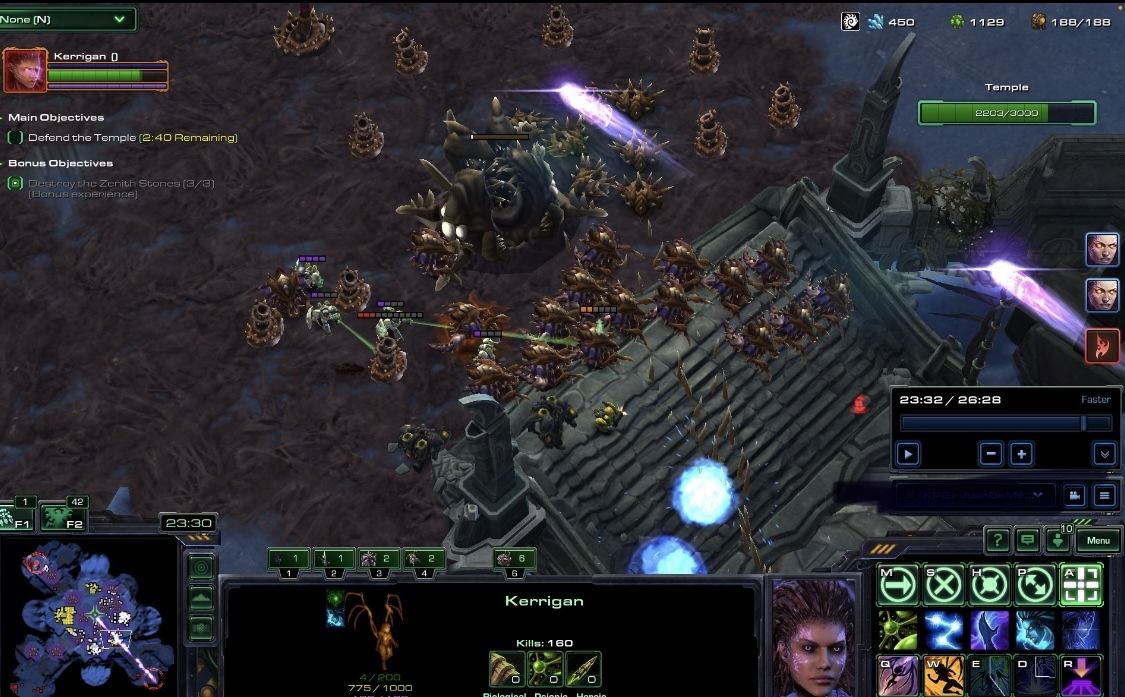This screenshot has width=1125, height=697.
Task: Activate the Hold Position command
Action: tap(989, 585)
